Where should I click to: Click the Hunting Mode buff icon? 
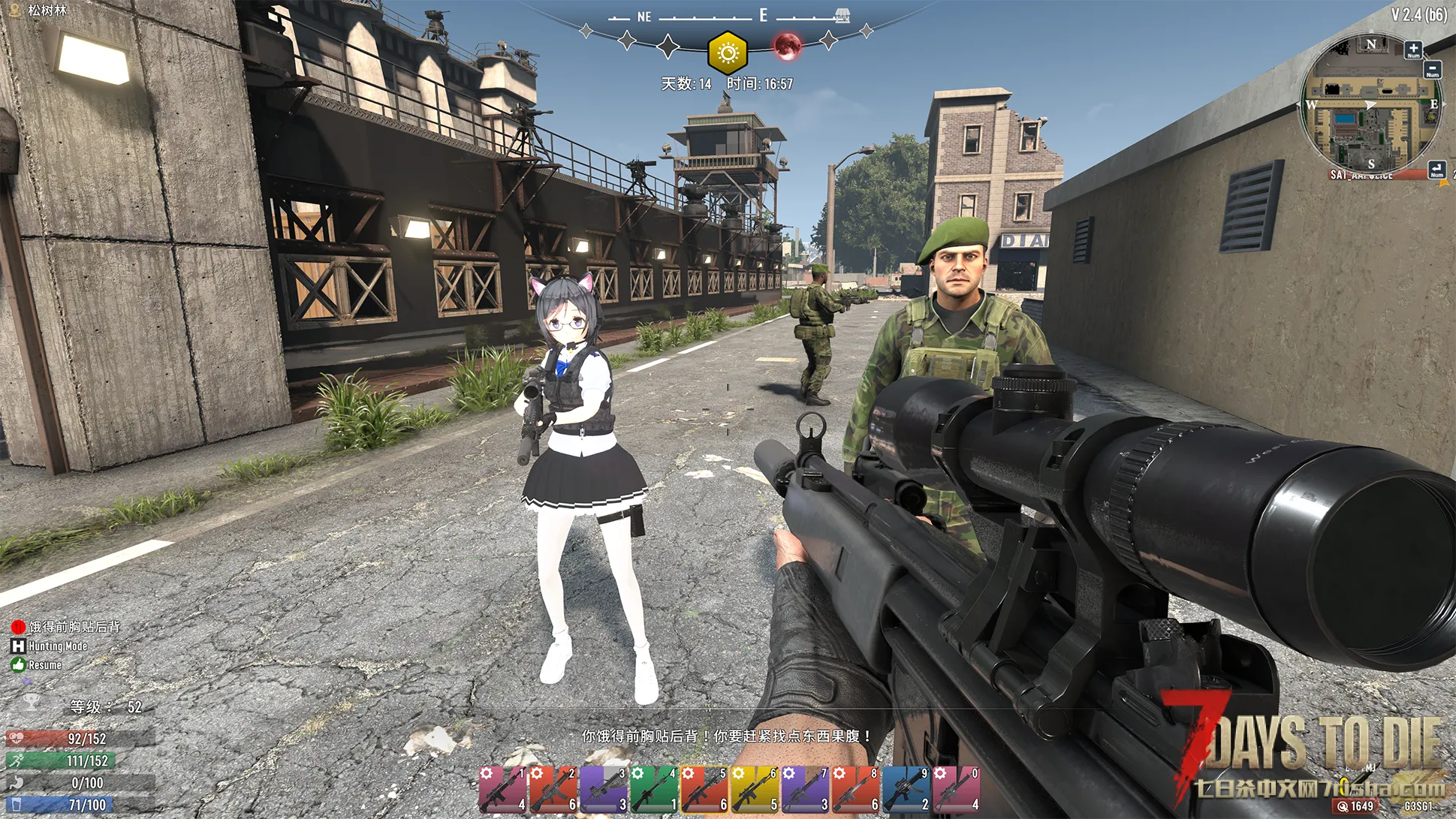(x=18, y=646)
